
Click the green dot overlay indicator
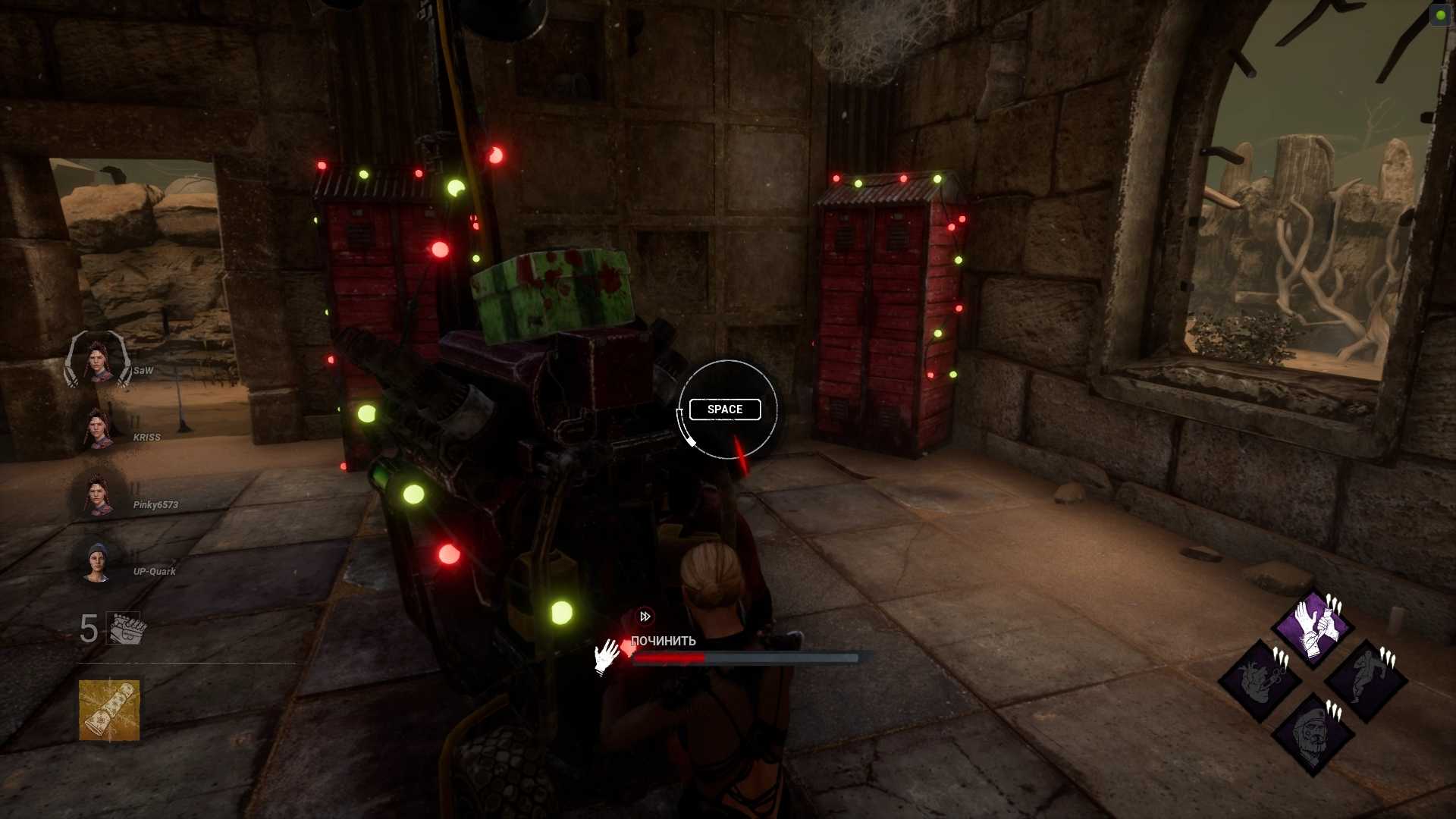1440,14
